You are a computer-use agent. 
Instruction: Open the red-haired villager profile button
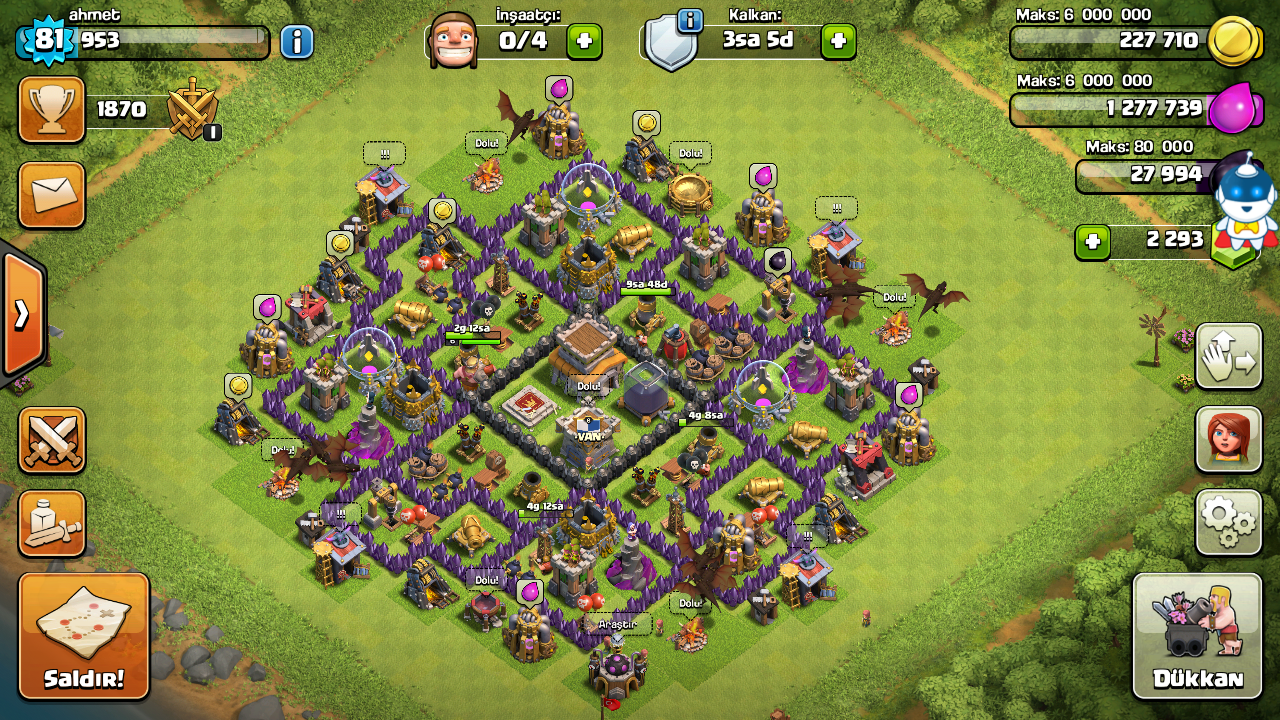click(x=1228, y=439)
